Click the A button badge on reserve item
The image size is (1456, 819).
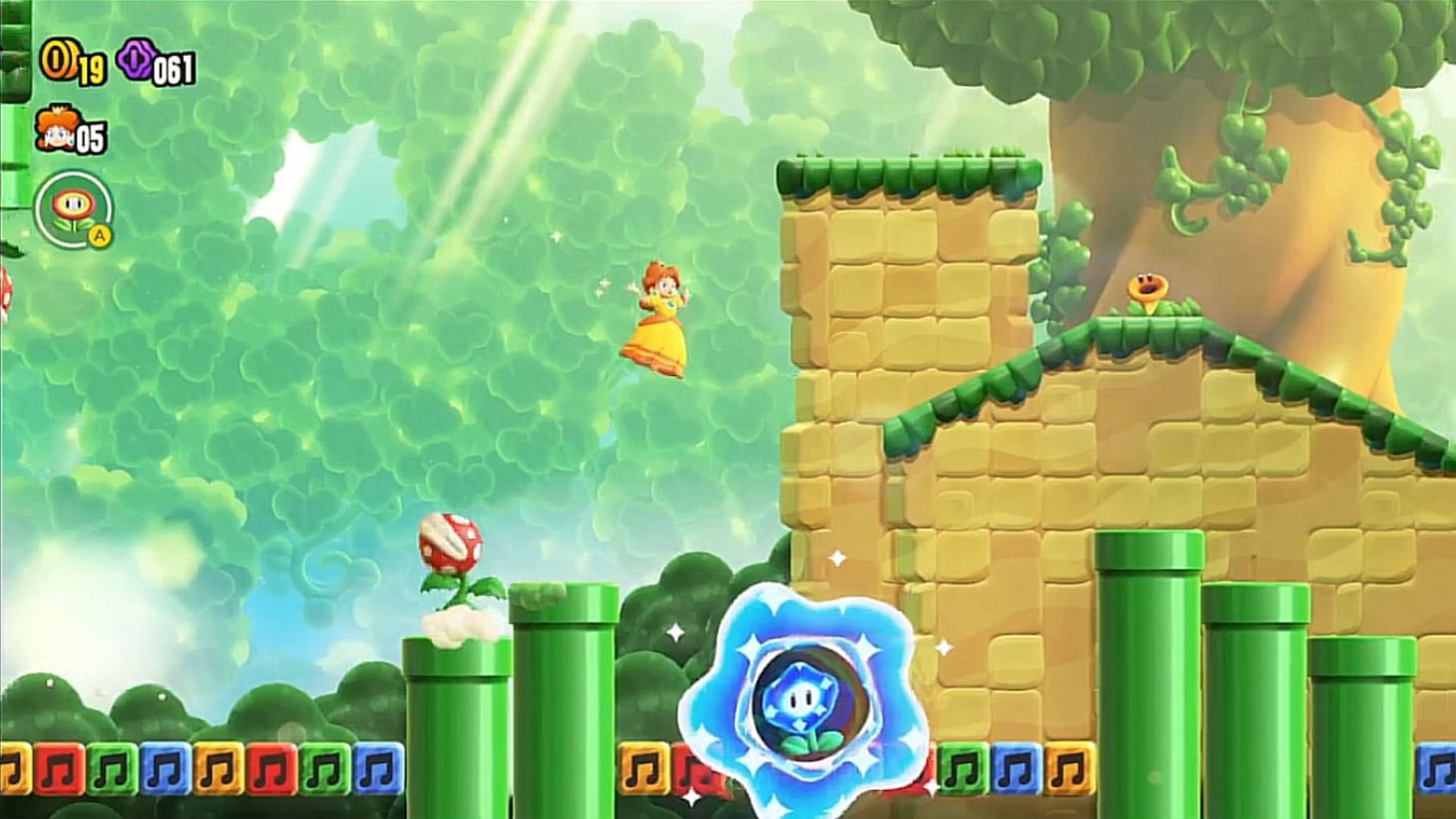99,236
